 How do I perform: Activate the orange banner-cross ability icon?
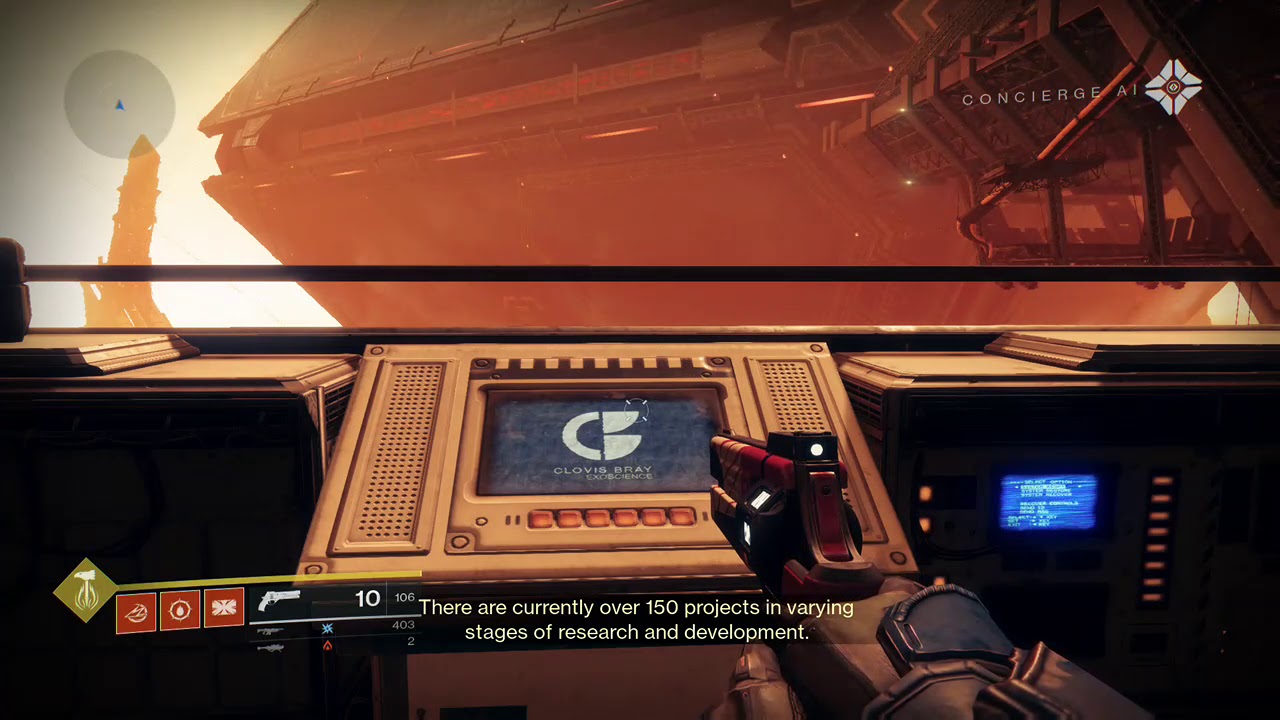click(x=224, y=609)
